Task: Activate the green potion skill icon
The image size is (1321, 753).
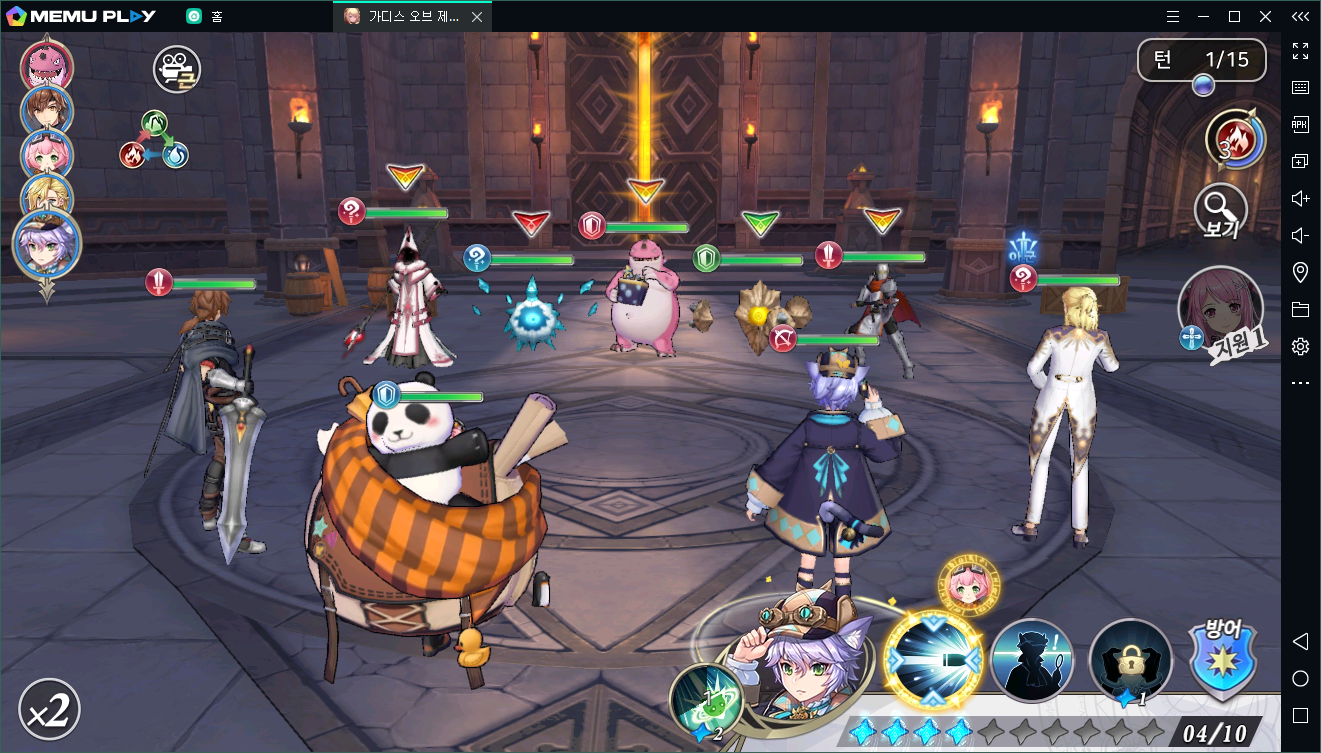Action: click(706, 700)
